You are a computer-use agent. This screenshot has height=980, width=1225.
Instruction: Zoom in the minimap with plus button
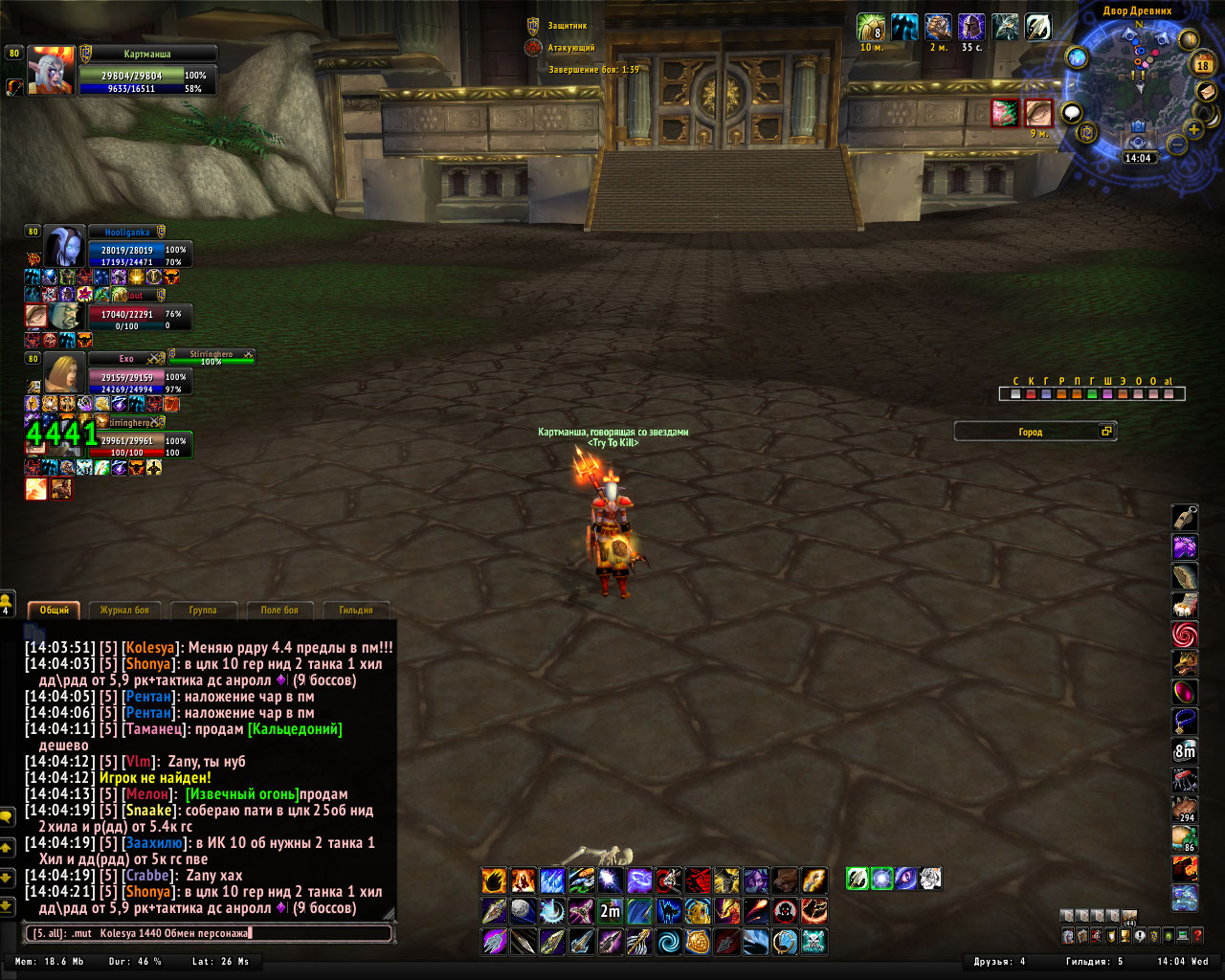[x=1194, y=129]
